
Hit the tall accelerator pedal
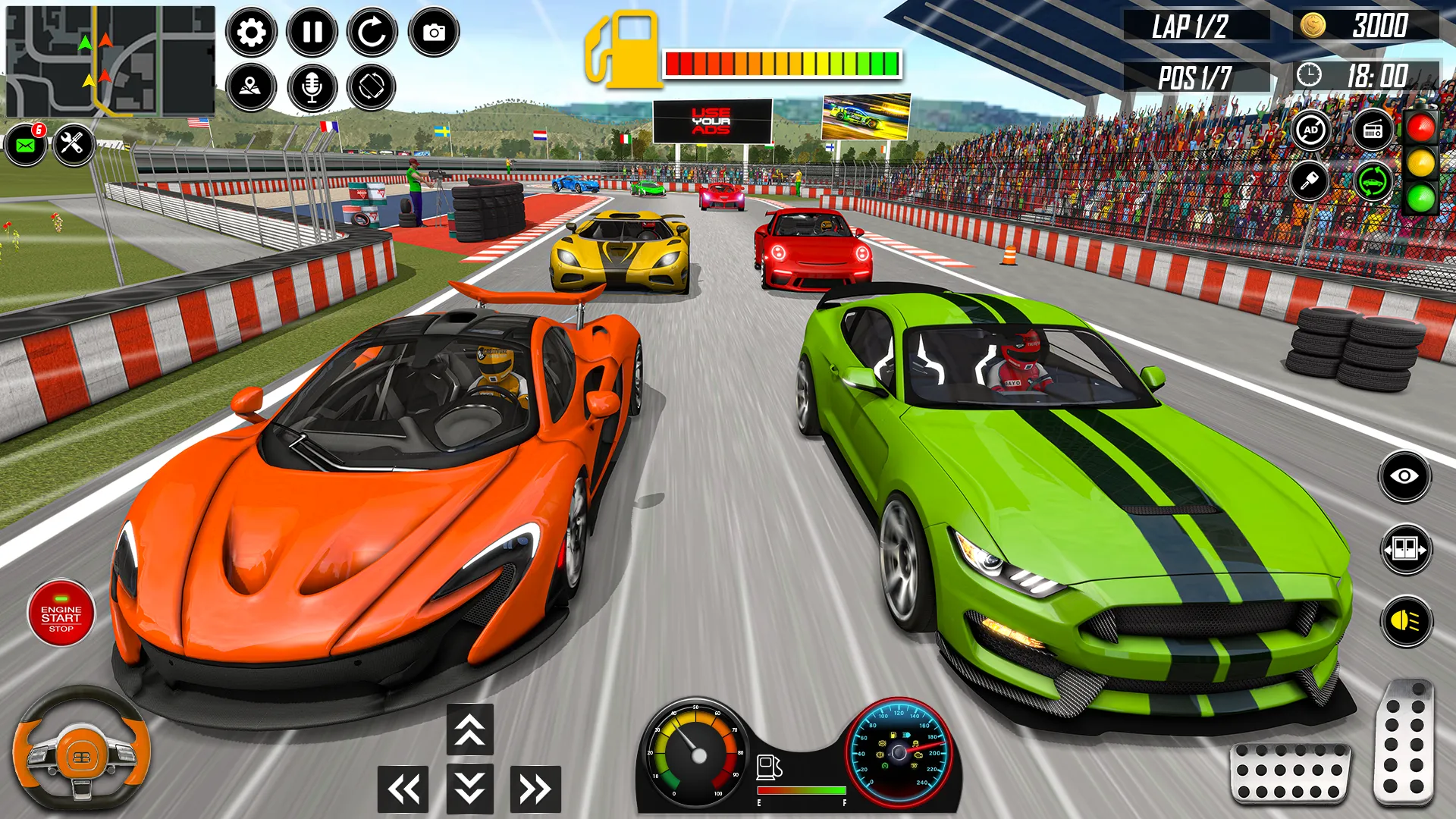1404,742
